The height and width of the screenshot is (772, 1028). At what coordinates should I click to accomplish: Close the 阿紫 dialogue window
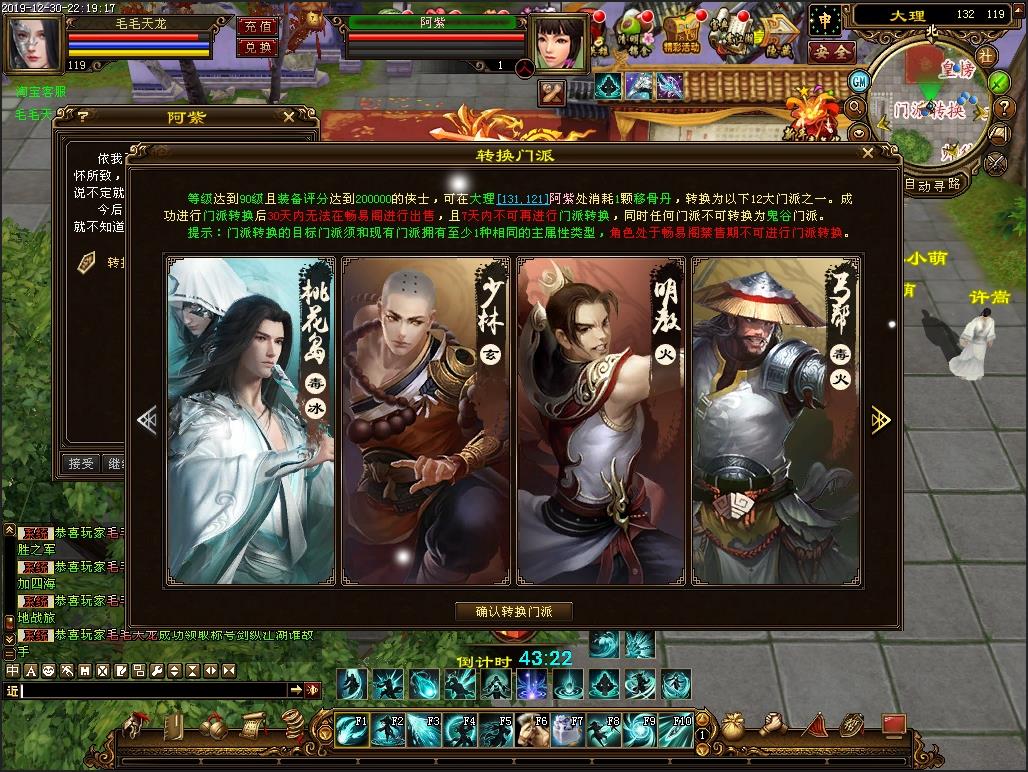(289, 116)
